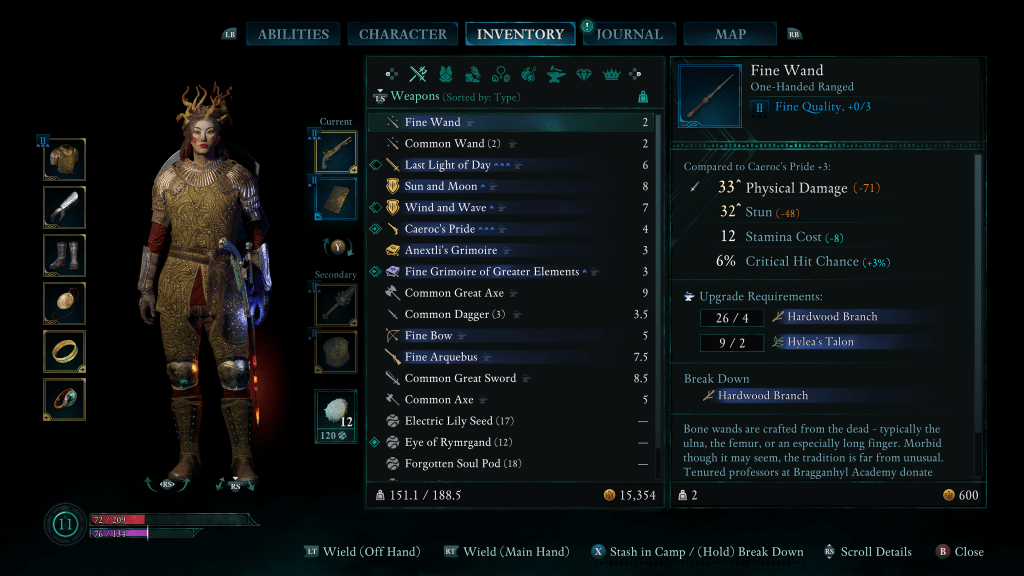Open the equipped amulet slot
Image resolution: width=1024 pixels, height=576 pixels.
65,303
